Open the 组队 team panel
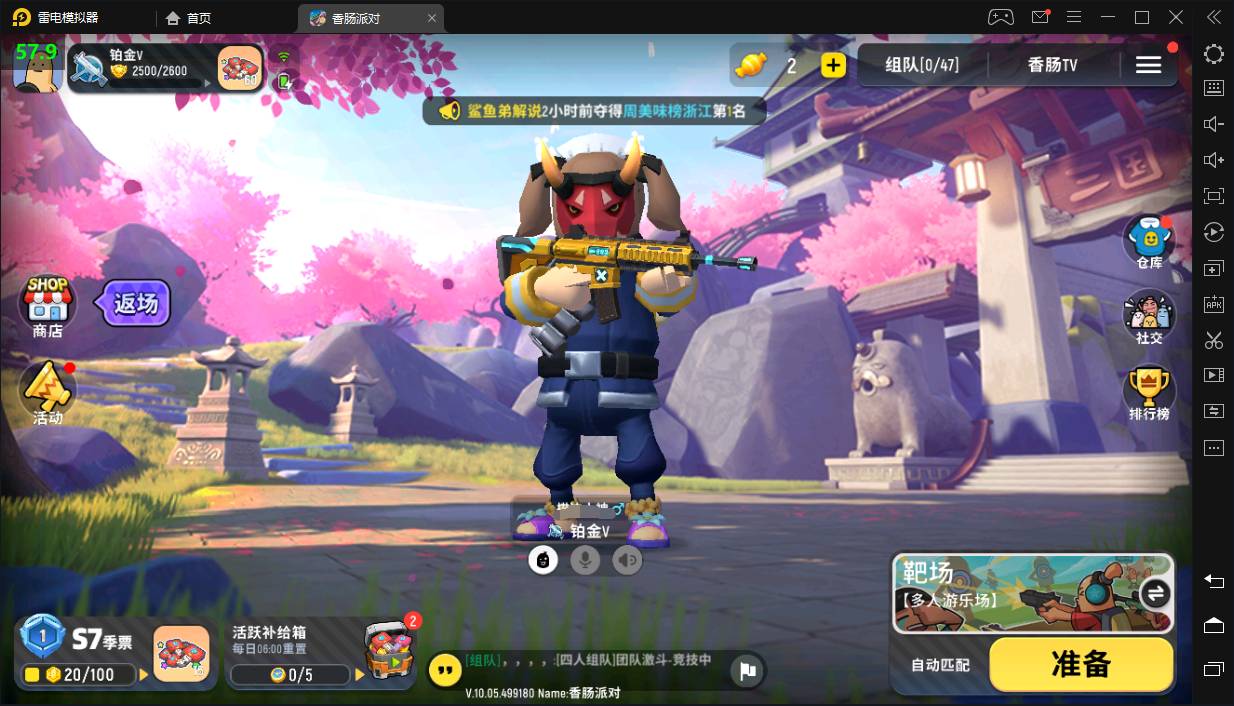1234x706 pixels. (x=921, y=65)
